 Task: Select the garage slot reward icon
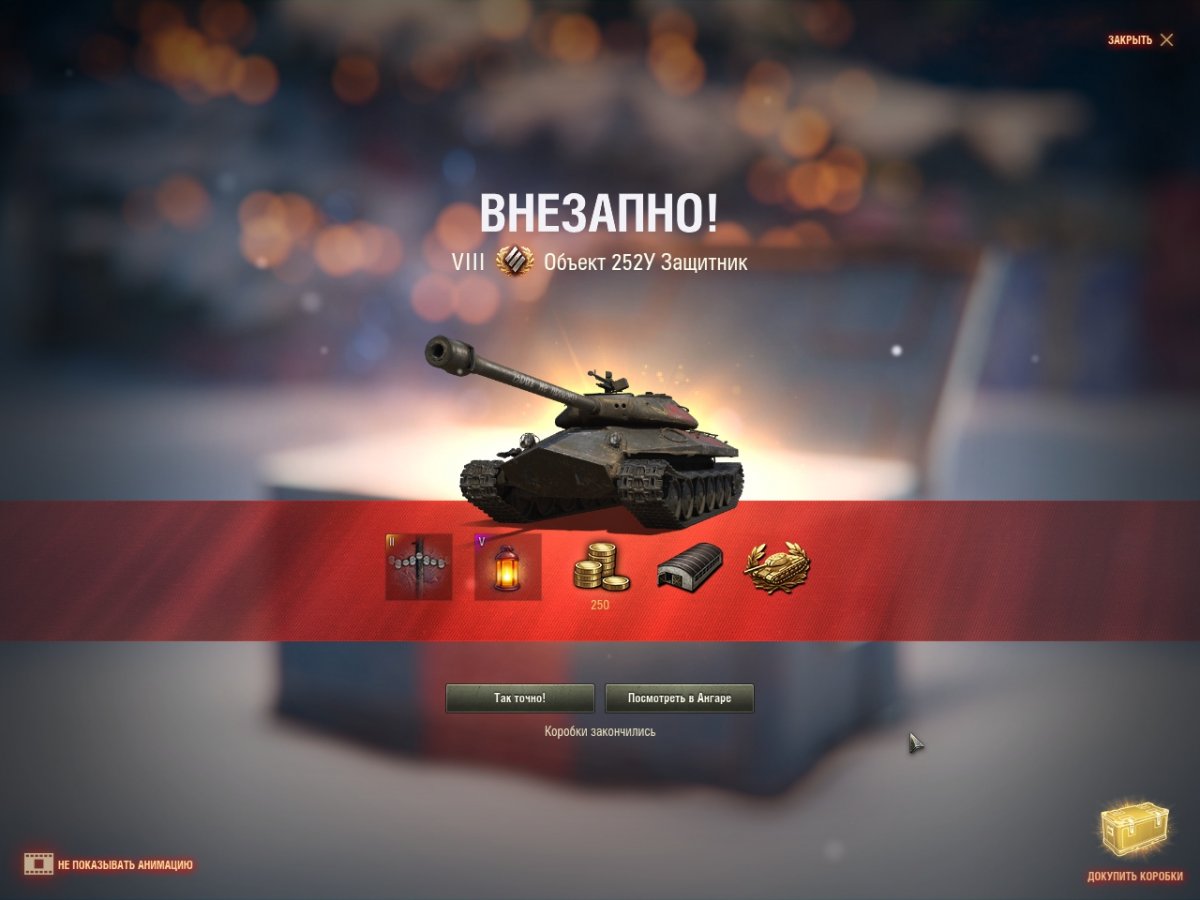pos(689,567)
